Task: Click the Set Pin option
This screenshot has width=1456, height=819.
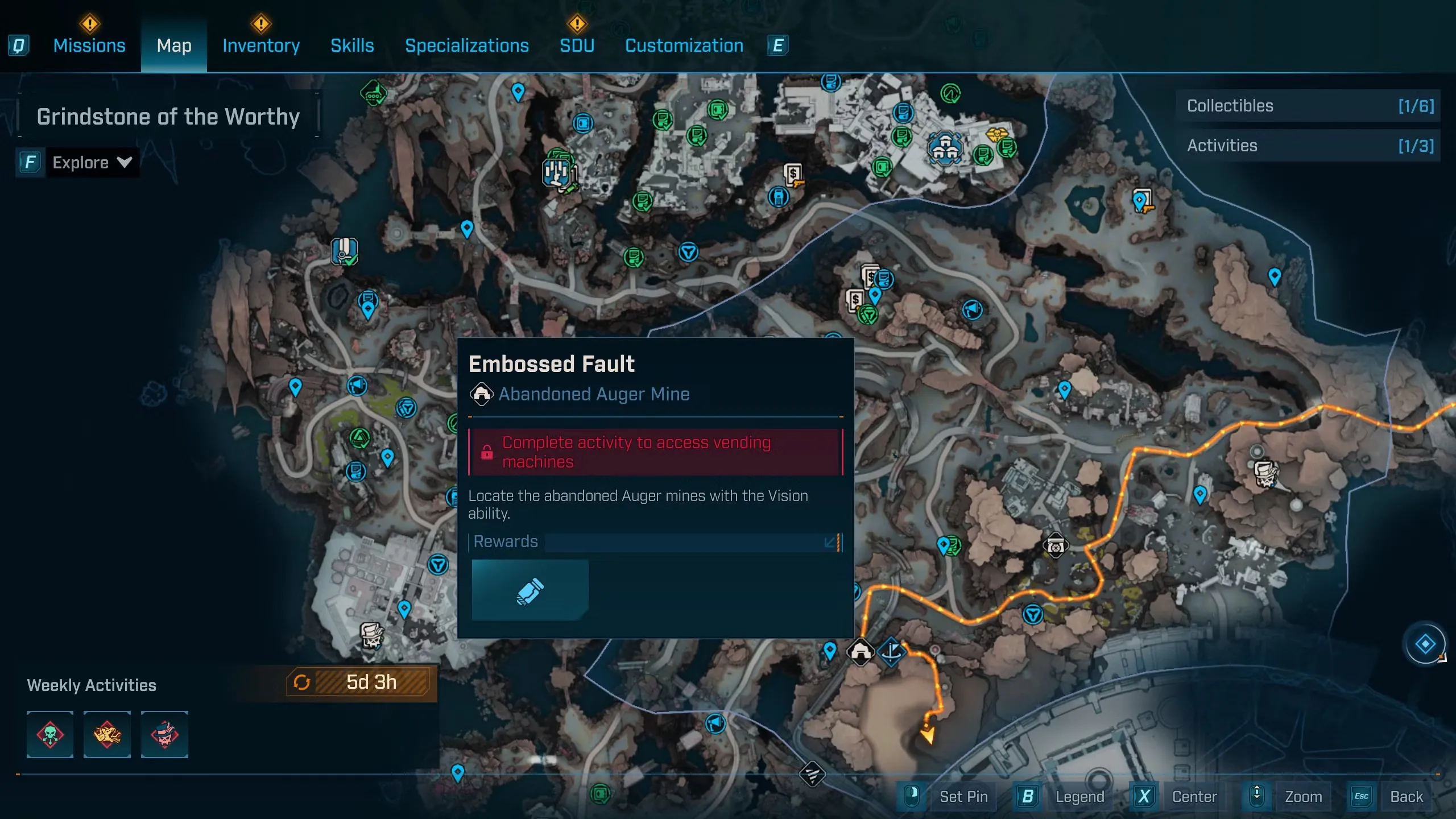Action: click(x=963, y=797)
